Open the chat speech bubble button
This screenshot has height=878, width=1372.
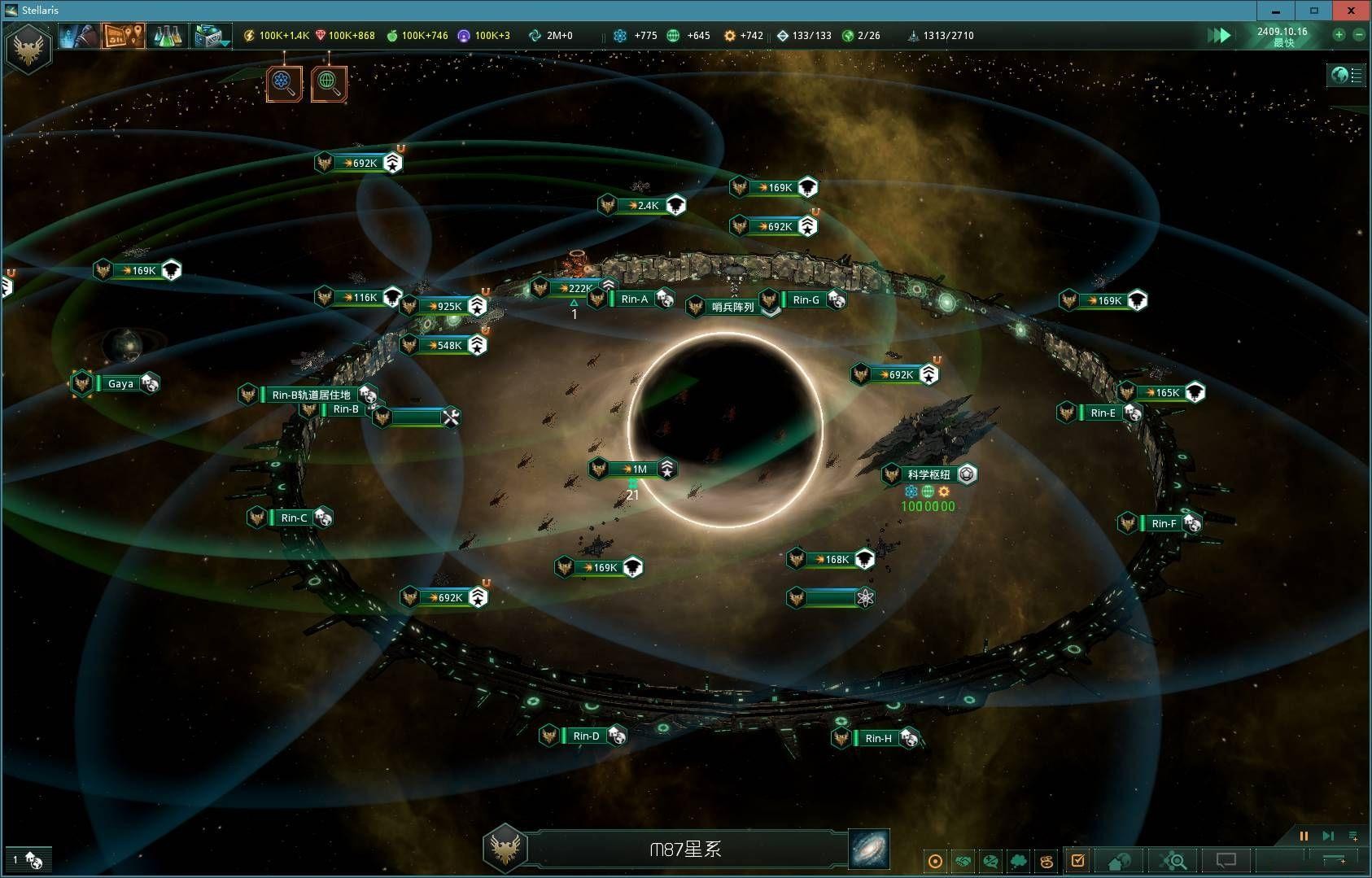click(1226, 860)
